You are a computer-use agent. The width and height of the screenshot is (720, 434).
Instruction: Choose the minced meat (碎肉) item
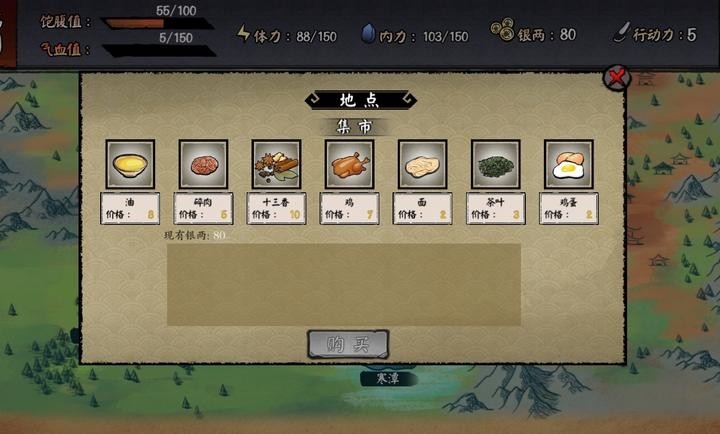(x=203, y=164)
